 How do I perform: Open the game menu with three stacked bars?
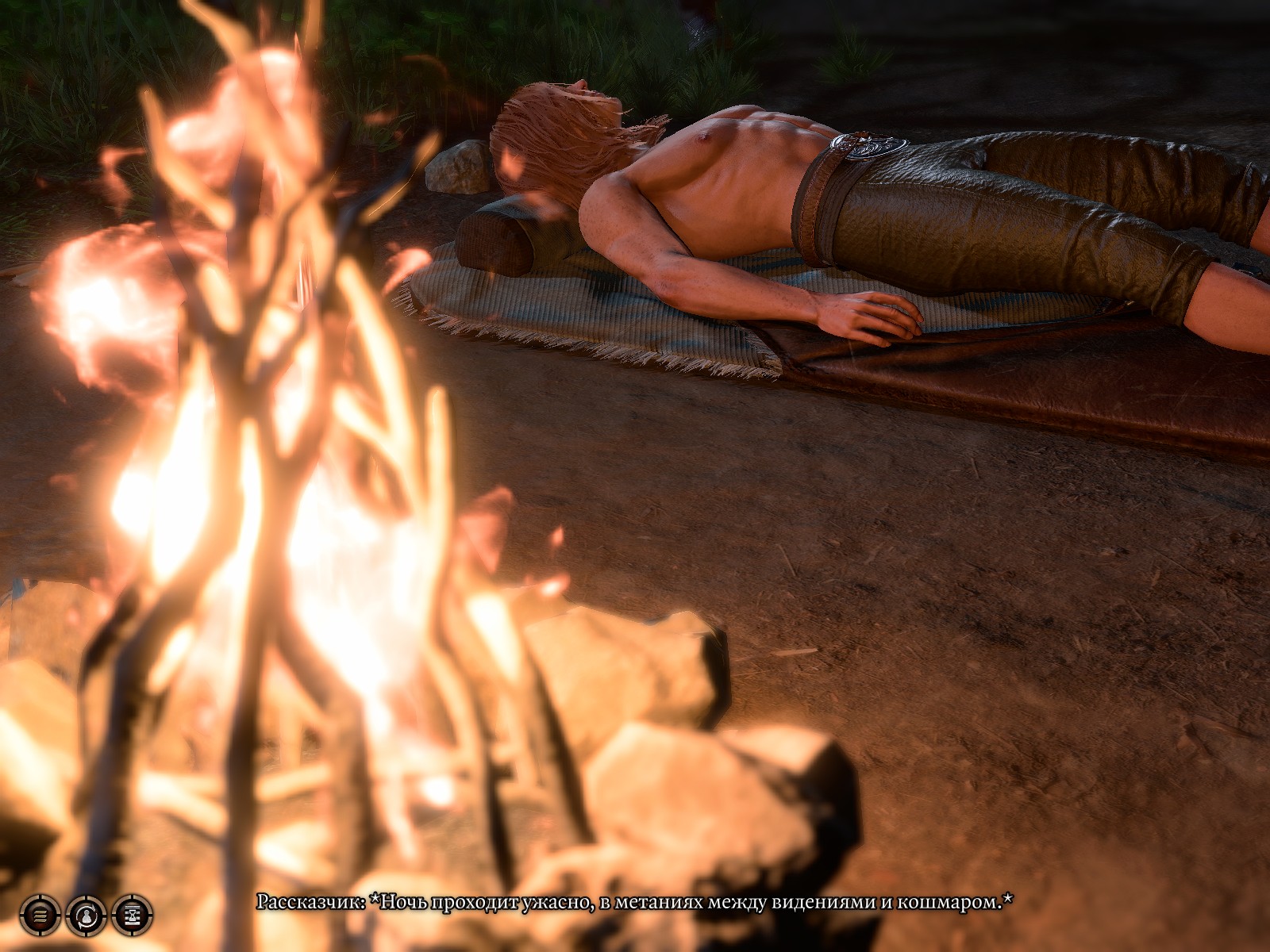(40, 916)
